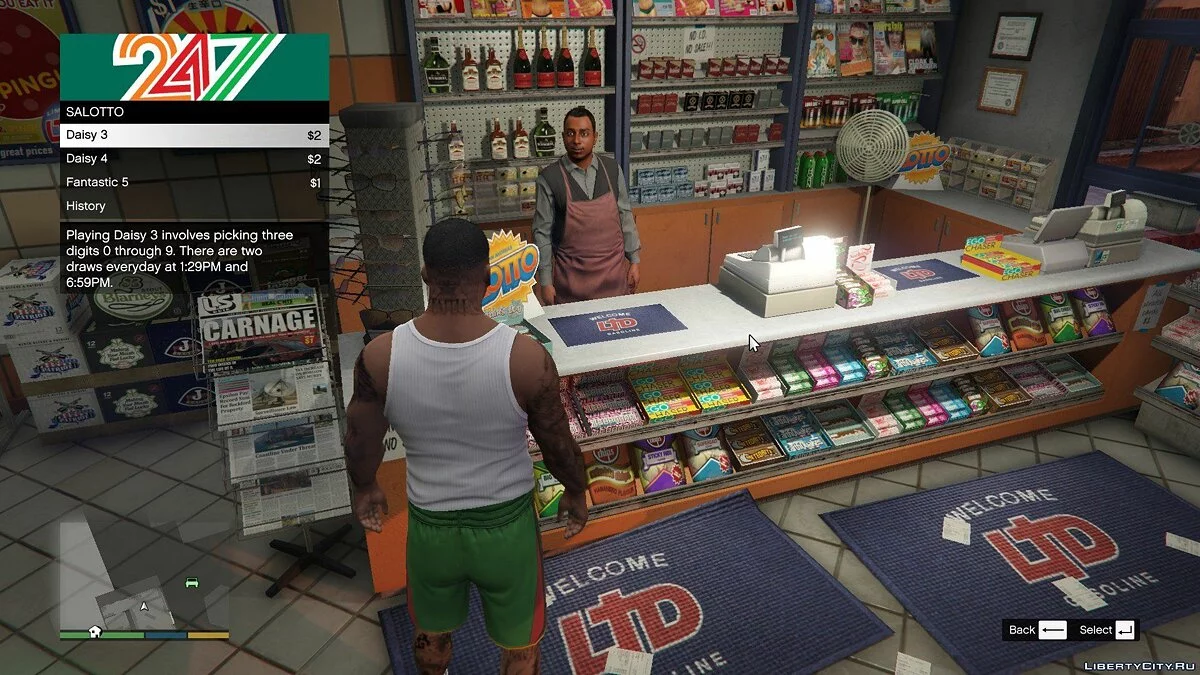Click the minimap in the corner

pos(144,587)
